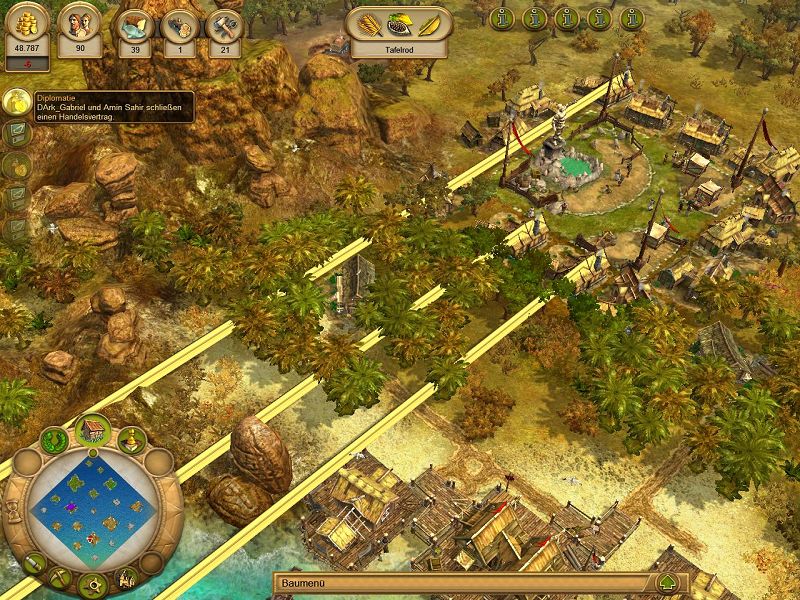Open the castle icon button by minimap
Image resolution: width=800 pixels, height=600 pixels.
point(128,576)
